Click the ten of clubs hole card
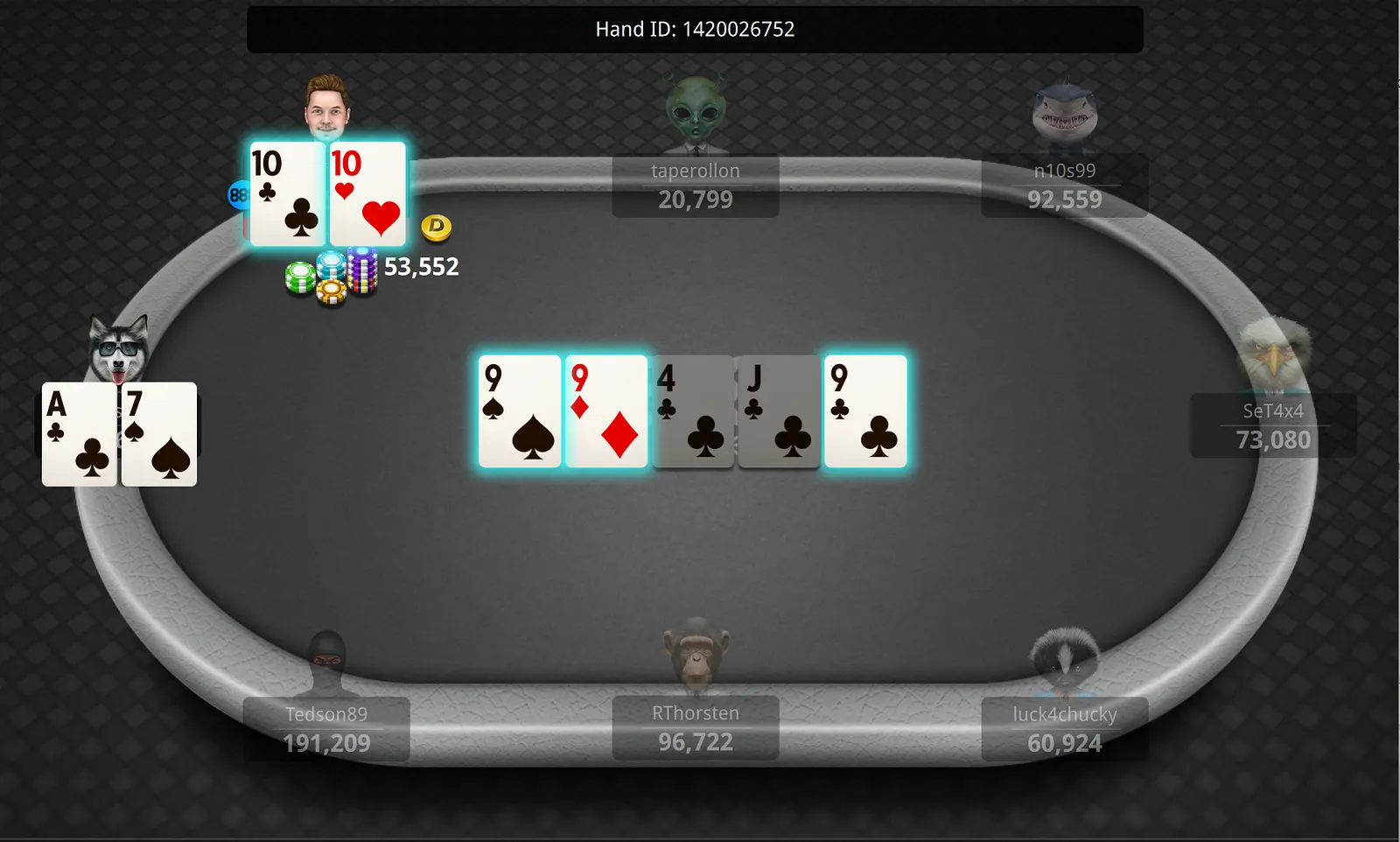1400x842 pixels. pyautogui.click(x=287, y=193)
